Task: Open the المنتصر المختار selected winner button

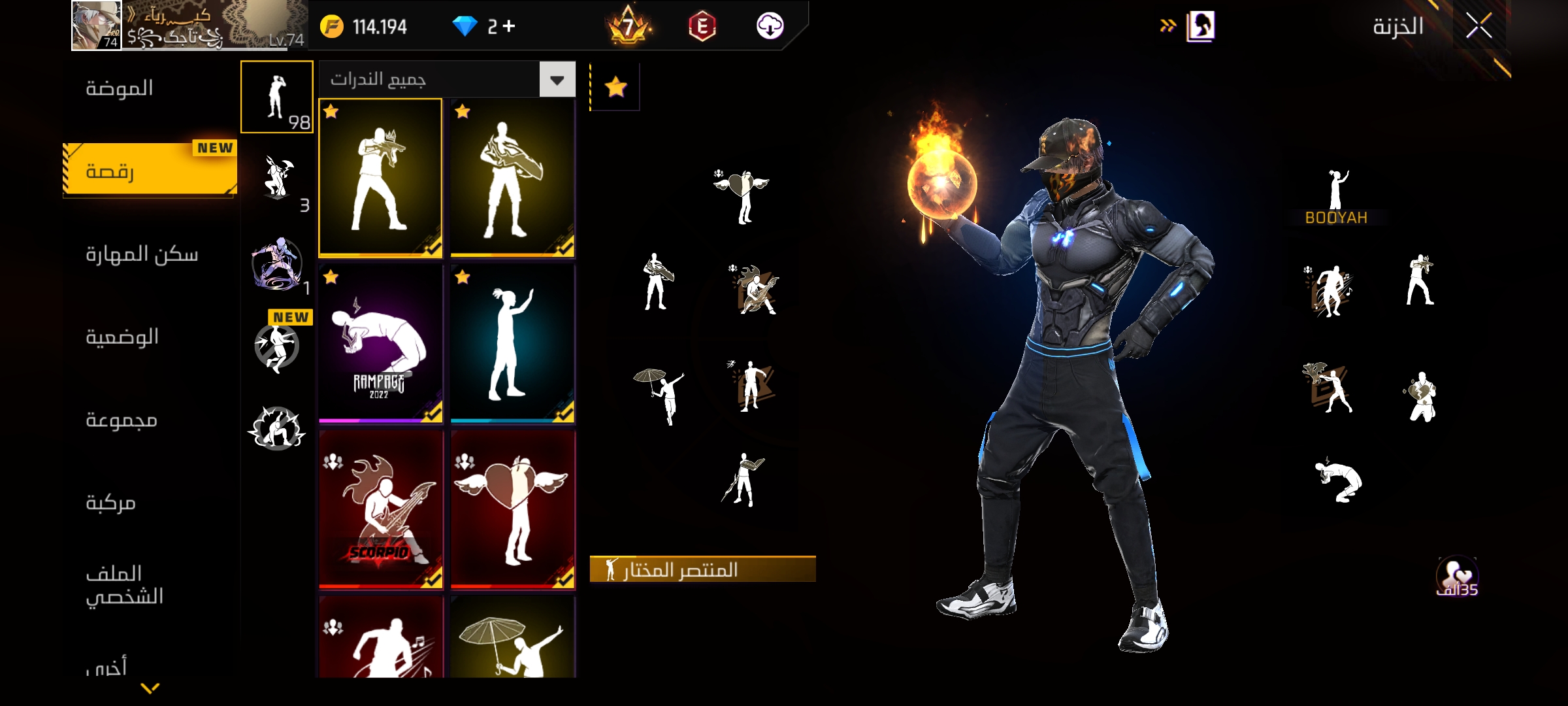Action: [x=702, y=569]
